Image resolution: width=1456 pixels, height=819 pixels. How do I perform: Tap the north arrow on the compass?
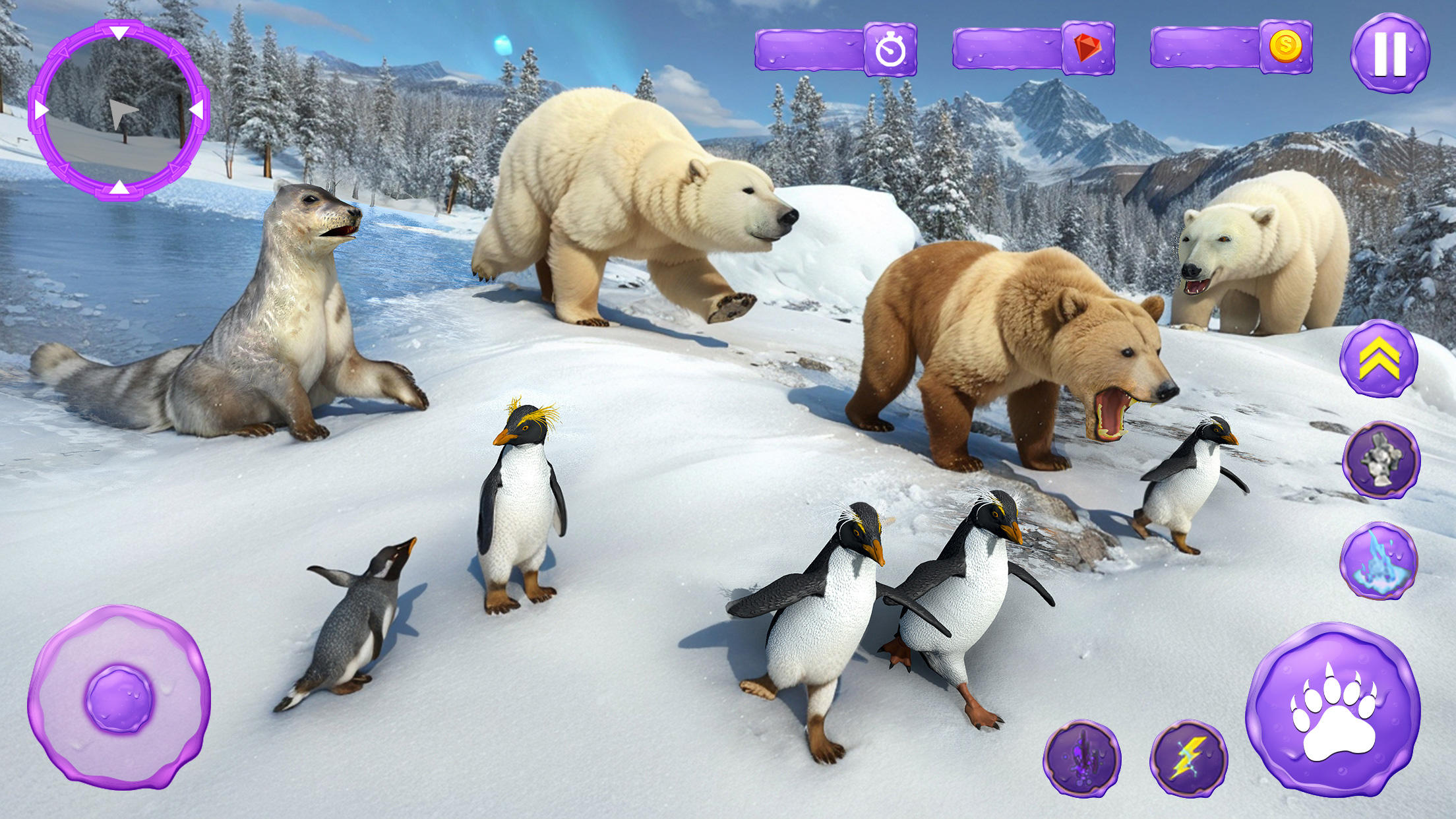click(x=119, y=32)
